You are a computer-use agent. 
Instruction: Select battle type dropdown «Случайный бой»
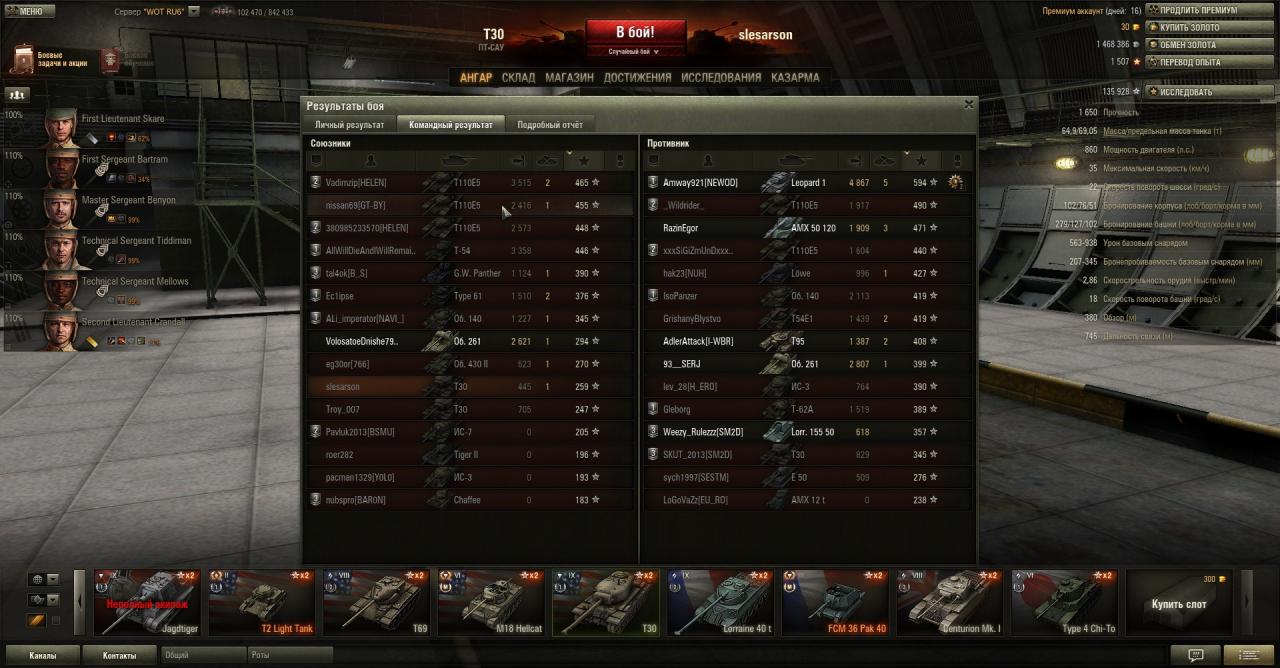(635, 51)
